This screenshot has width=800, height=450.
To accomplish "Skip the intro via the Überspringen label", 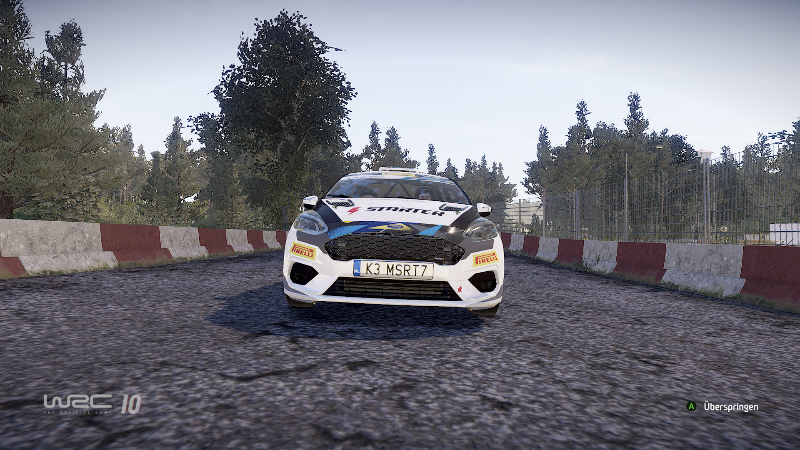I will click(730, 407).
